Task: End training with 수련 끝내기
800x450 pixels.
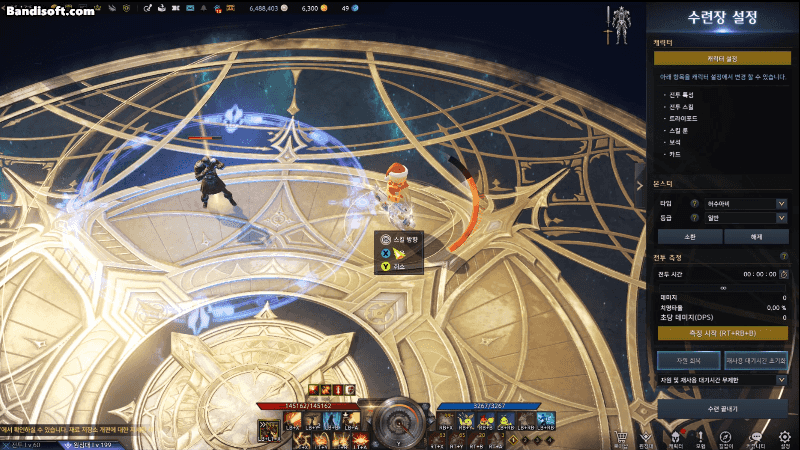Action: (x=722, y=409)
